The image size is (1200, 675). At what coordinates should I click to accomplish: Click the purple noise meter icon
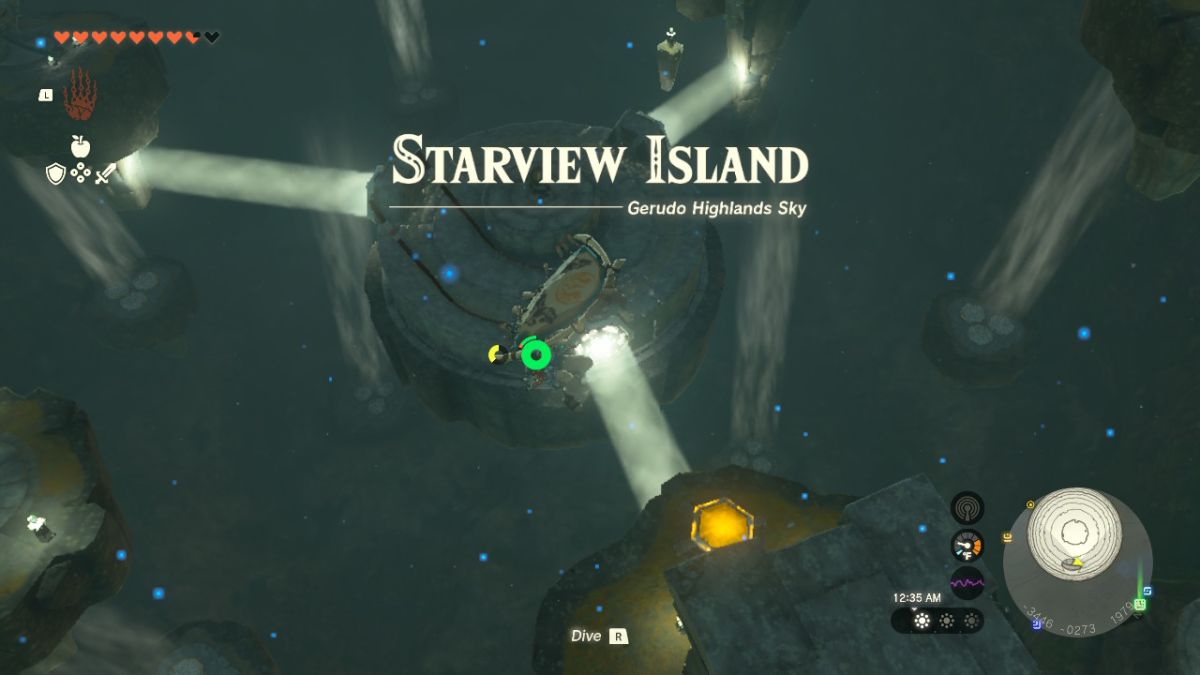click(x=967, y=582)
